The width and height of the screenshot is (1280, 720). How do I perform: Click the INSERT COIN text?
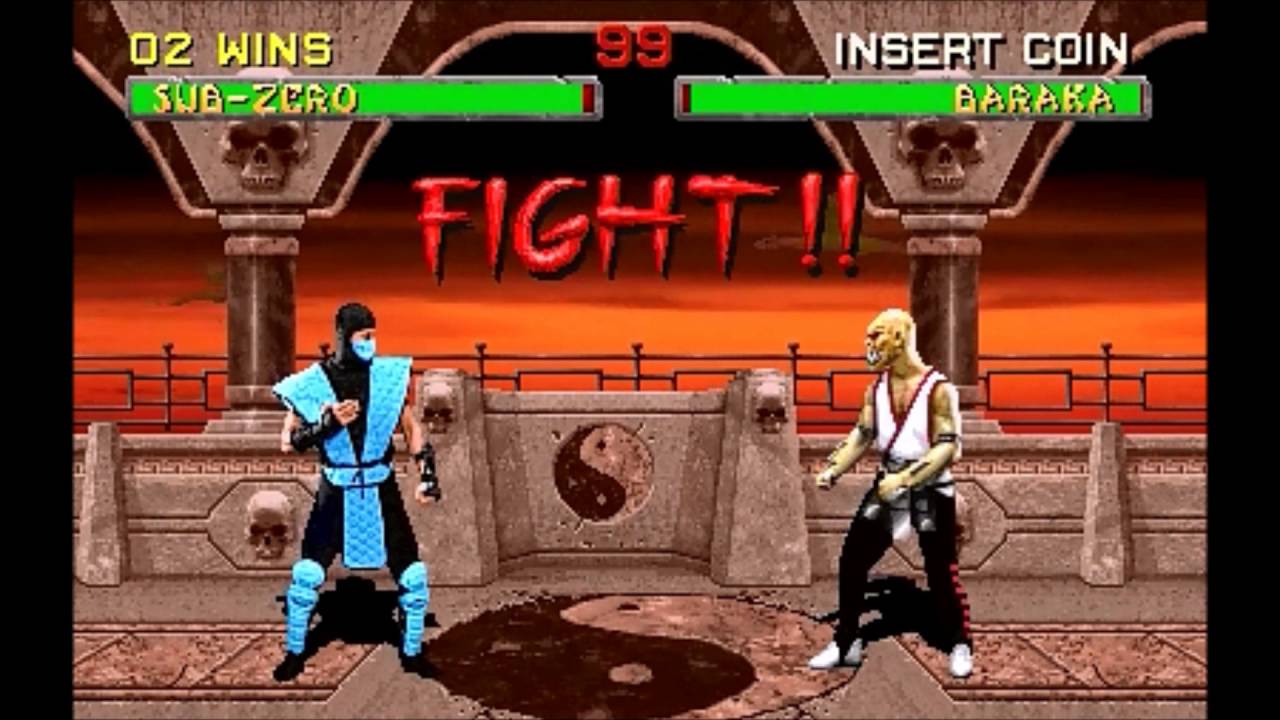(985, 45)
